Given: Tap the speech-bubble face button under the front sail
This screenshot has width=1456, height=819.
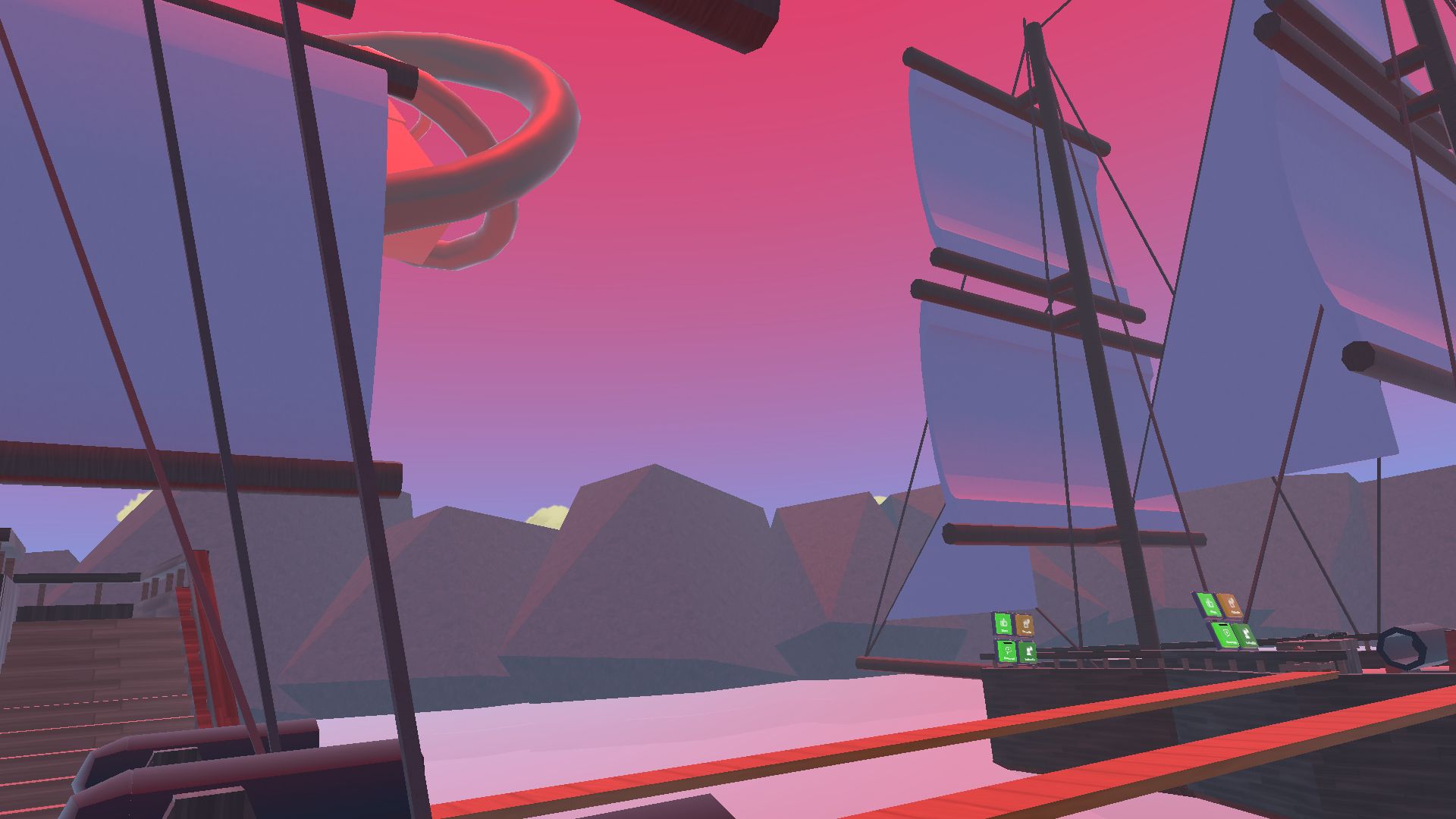Looking at the screenshot, I should pyautogui.click(x=1006, y=651).
